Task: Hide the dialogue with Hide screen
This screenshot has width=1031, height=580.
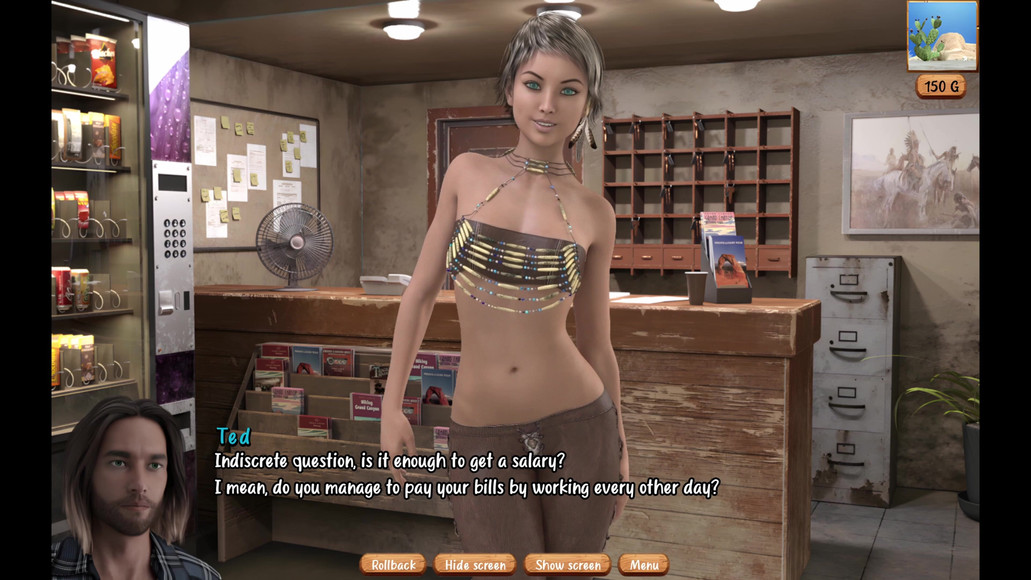Action: click(475, 565)
